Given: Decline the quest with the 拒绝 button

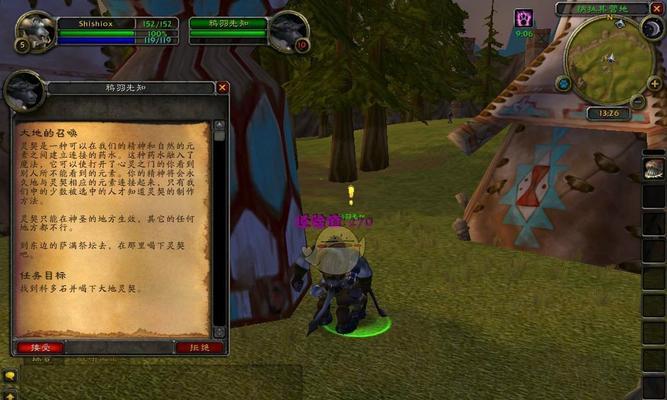Looking at the screenshot, I should point(199,347).
